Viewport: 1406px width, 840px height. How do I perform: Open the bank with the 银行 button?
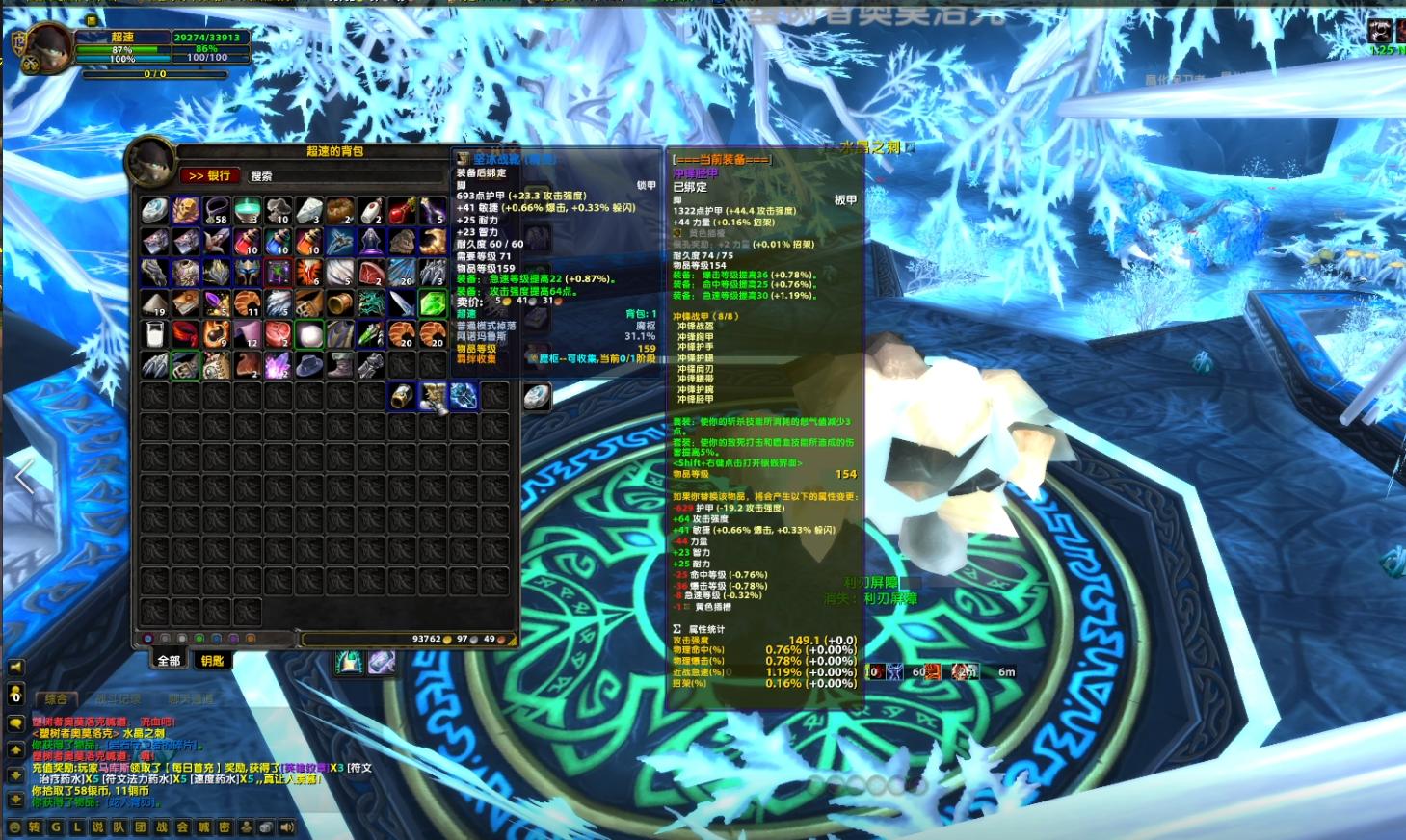click(210, 176)
